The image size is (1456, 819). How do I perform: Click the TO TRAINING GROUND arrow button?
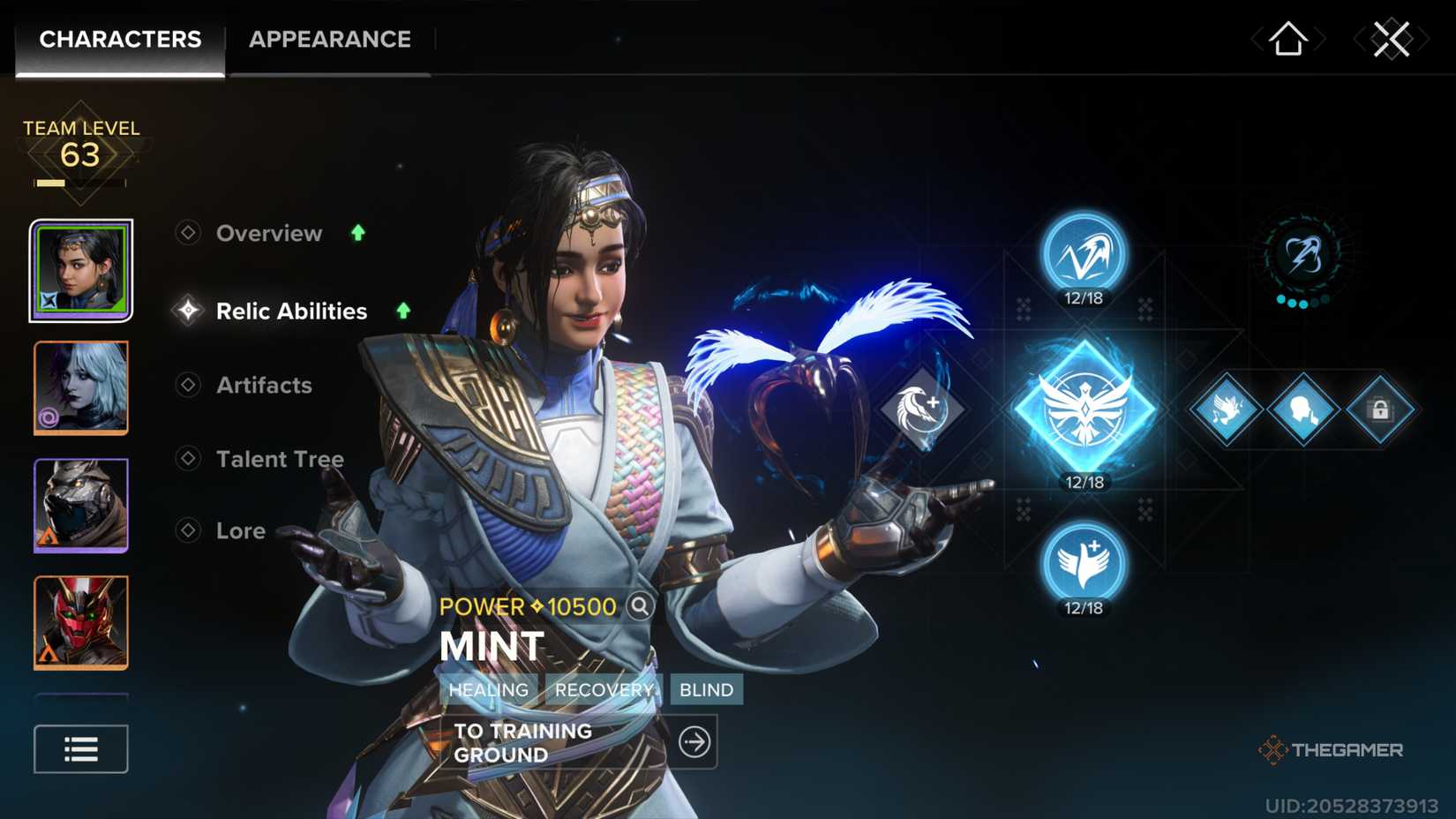tap(694, 742)
